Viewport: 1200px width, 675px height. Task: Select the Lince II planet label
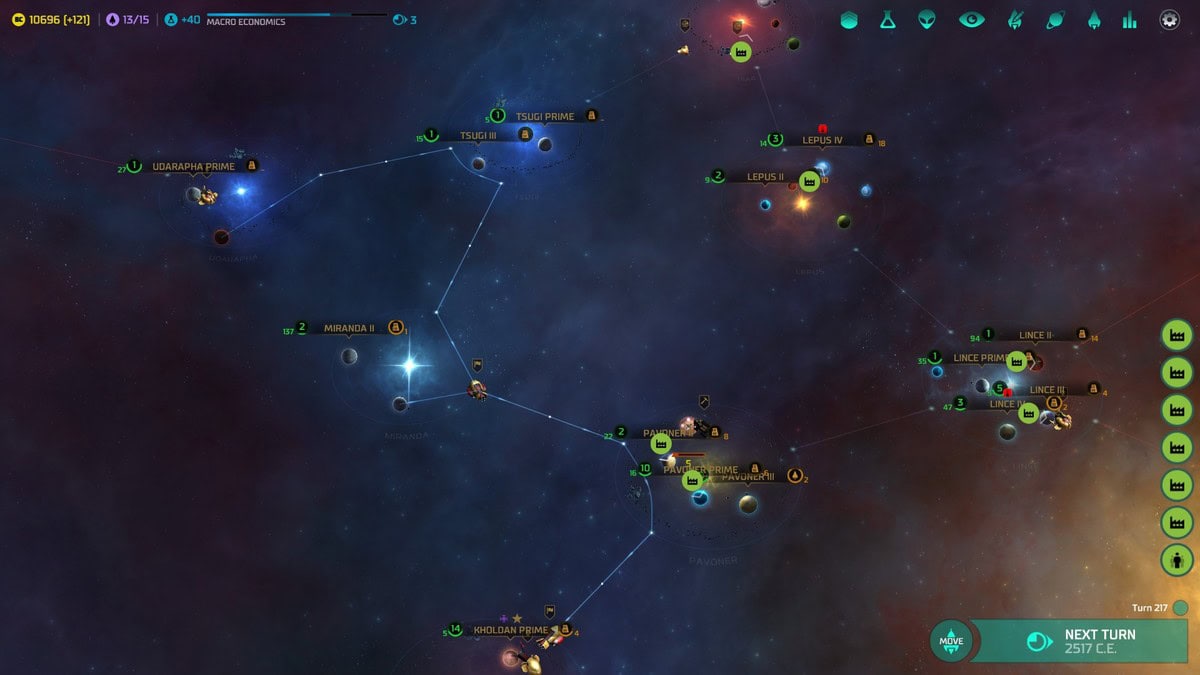point(1036,336)
